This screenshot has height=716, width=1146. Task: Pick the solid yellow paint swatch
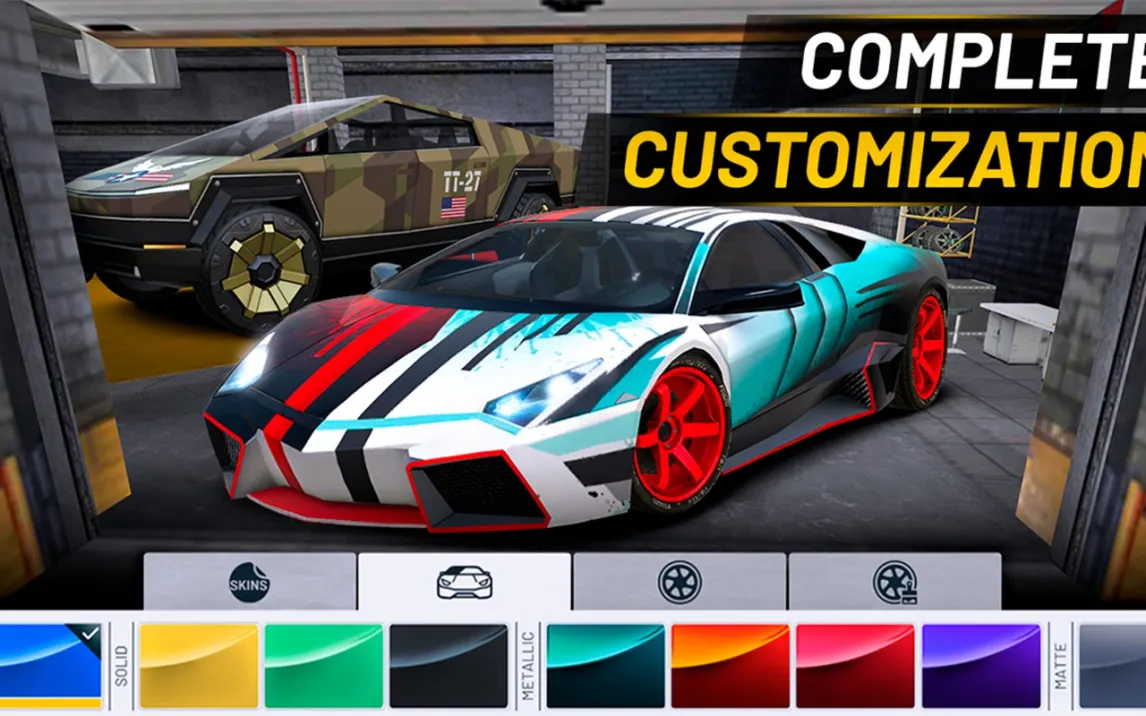click(199, 665)
